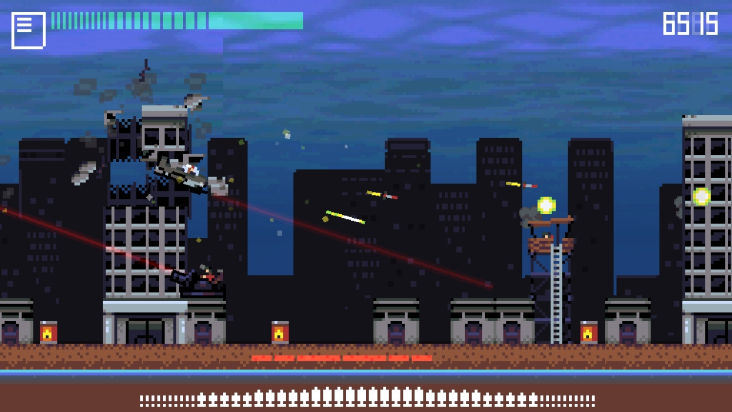732x412 pixels.
Task: Open the menu icon beside the health bar
Action: pyautogui.click(x=28, y=30)
